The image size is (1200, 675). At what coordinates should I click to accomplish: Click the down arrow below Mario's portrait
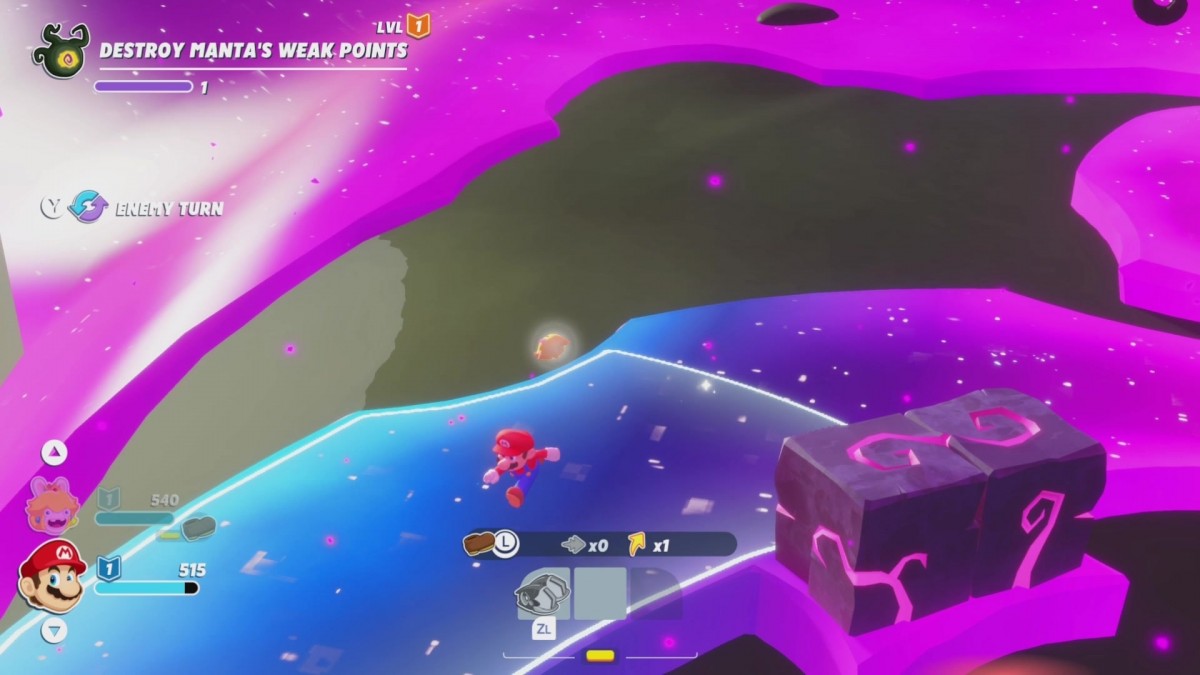(54, 630)
